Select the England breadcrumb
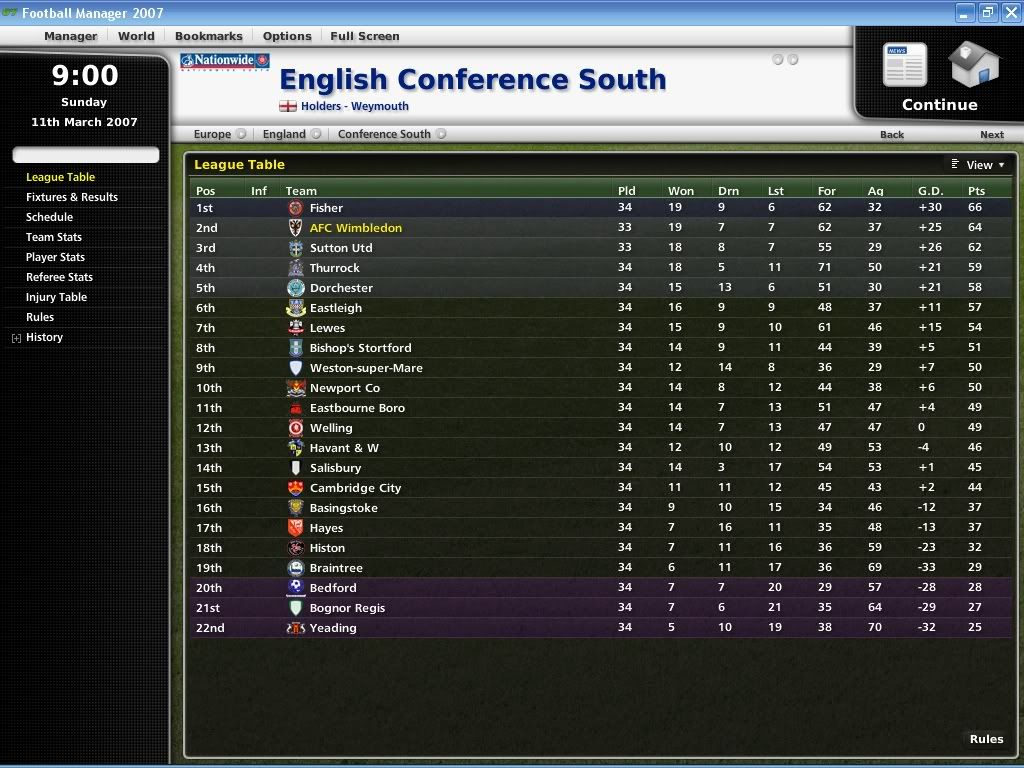 284,134
